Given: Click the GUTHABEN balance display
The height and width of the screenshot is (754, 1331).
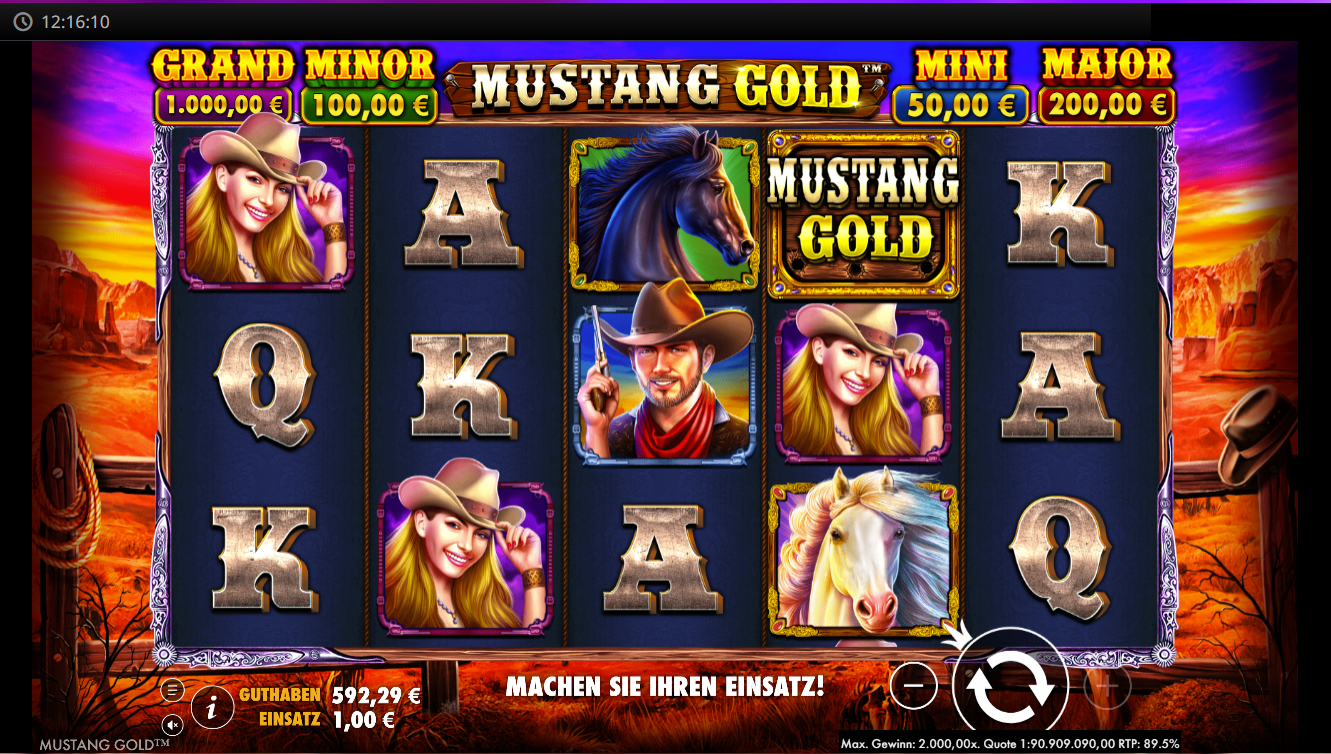Looking at the screenshot, I should tap(320, 694).
